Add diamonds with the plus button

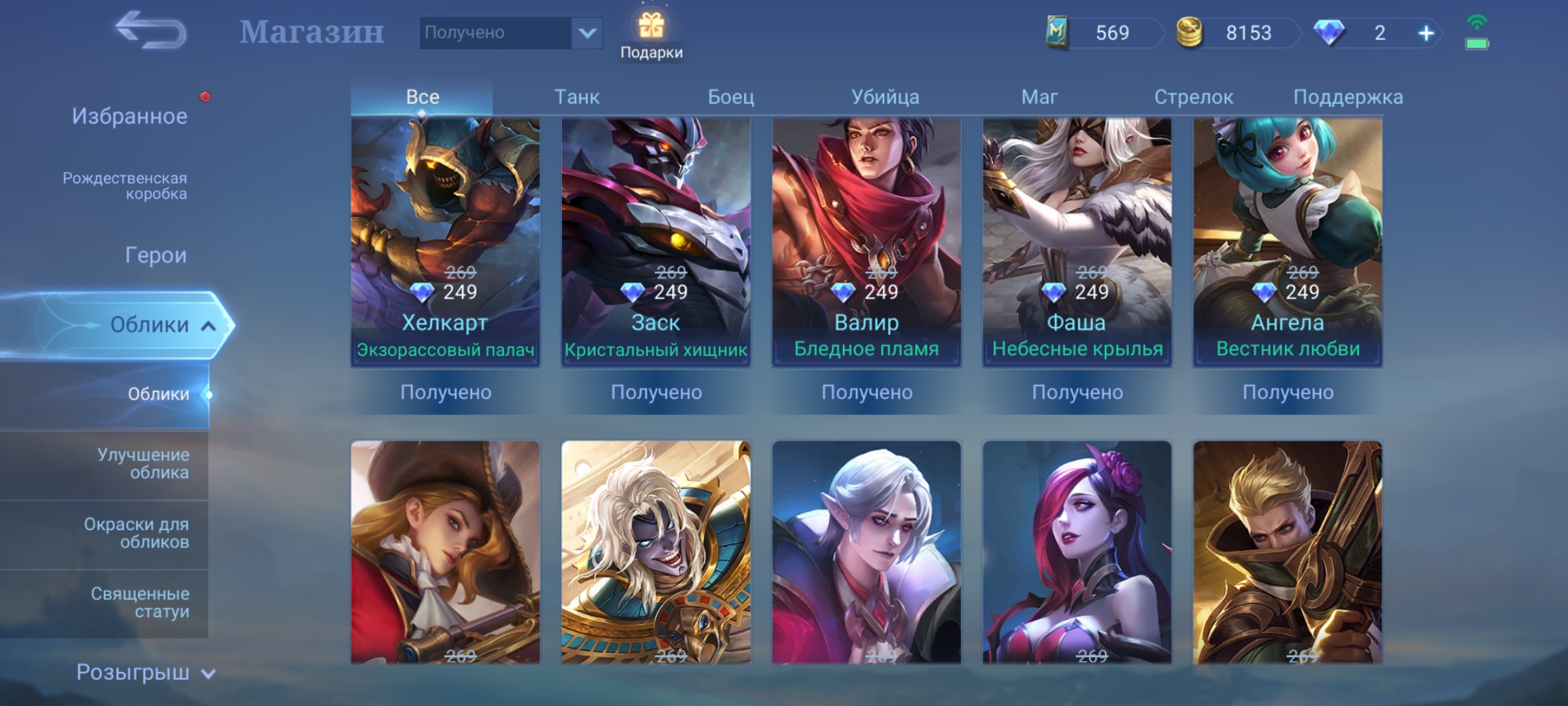1426,33
